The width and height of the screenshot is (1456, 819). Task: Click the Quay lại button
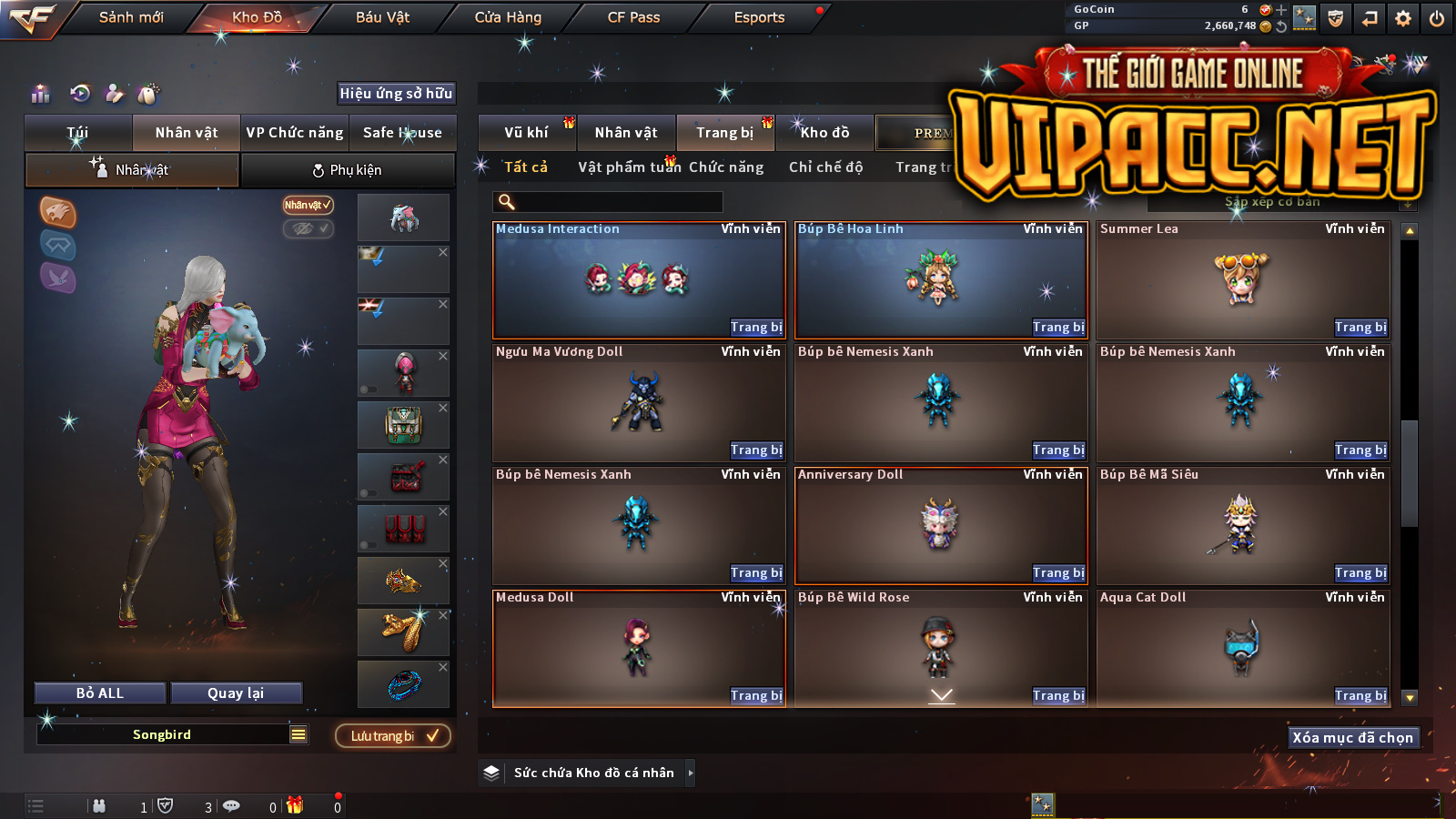point(236,693)
